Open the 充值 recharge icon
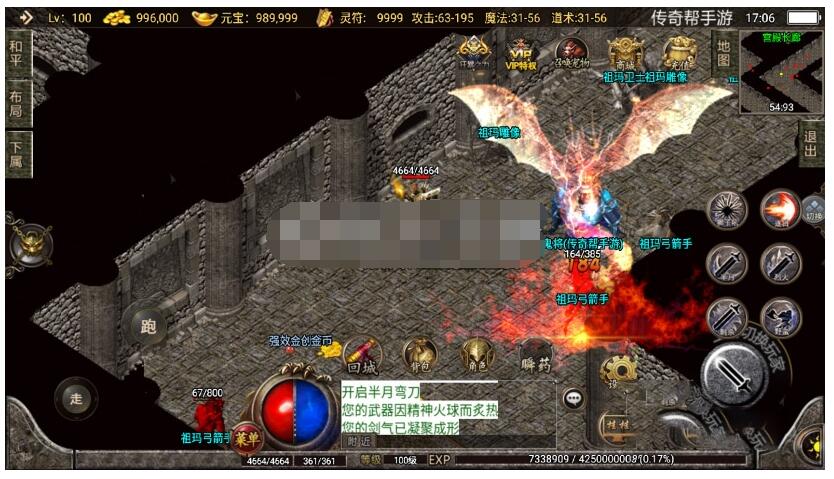The height and width of the screenshot is (479, 834). coord(680,54)
